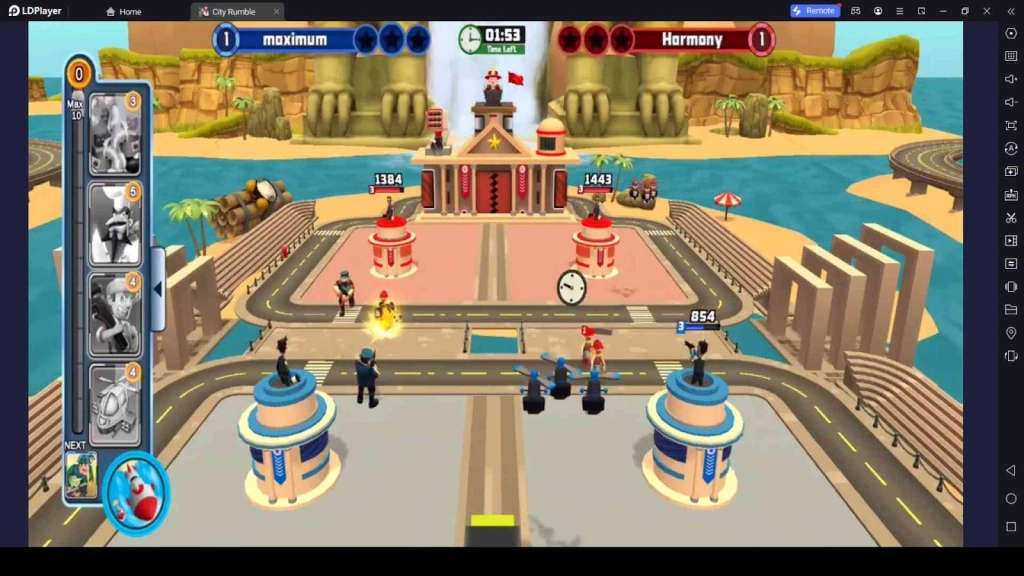Pick the 3-cost unit card at the top
Viewport: 1024px width, 576px height.
coord(115,134)
